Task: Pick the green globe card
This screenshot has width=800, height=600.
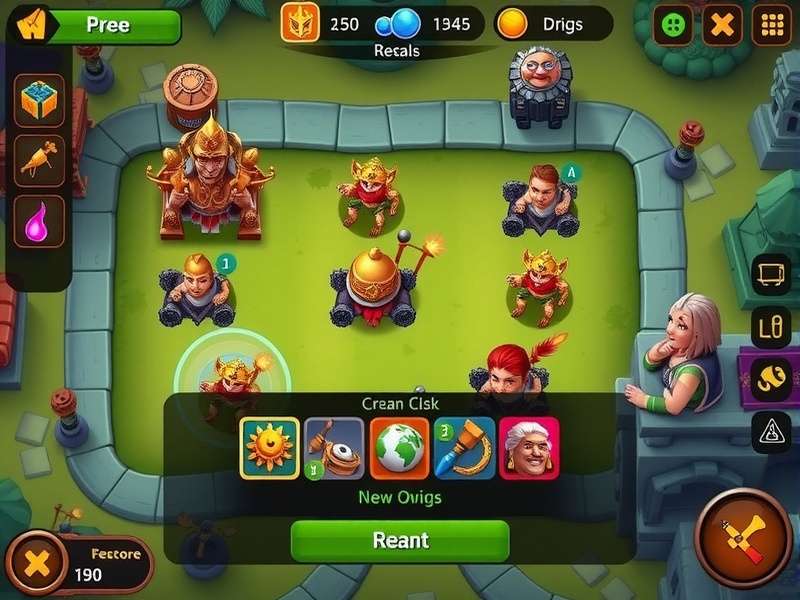Action: pos(399,448)
